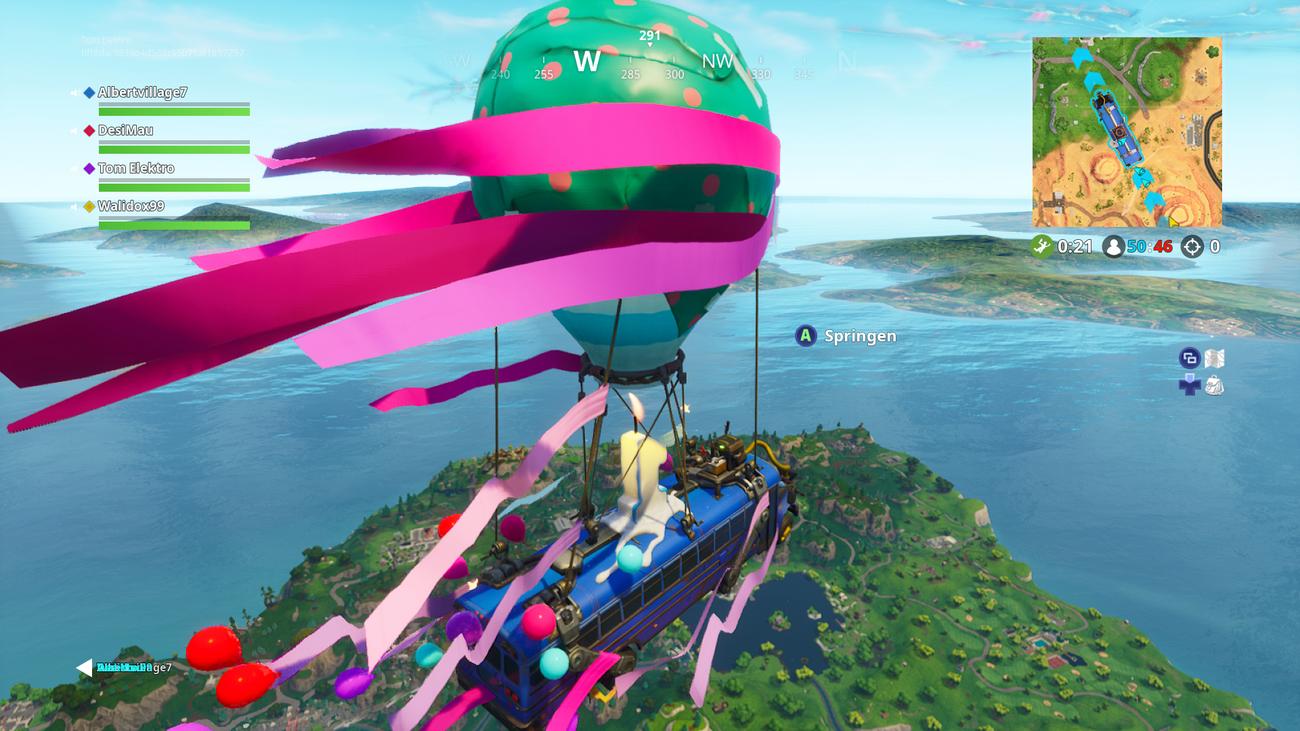Open the backpack inventory icon
The height and width of the screenshot is (731, 1300).
coord(1214,385)
